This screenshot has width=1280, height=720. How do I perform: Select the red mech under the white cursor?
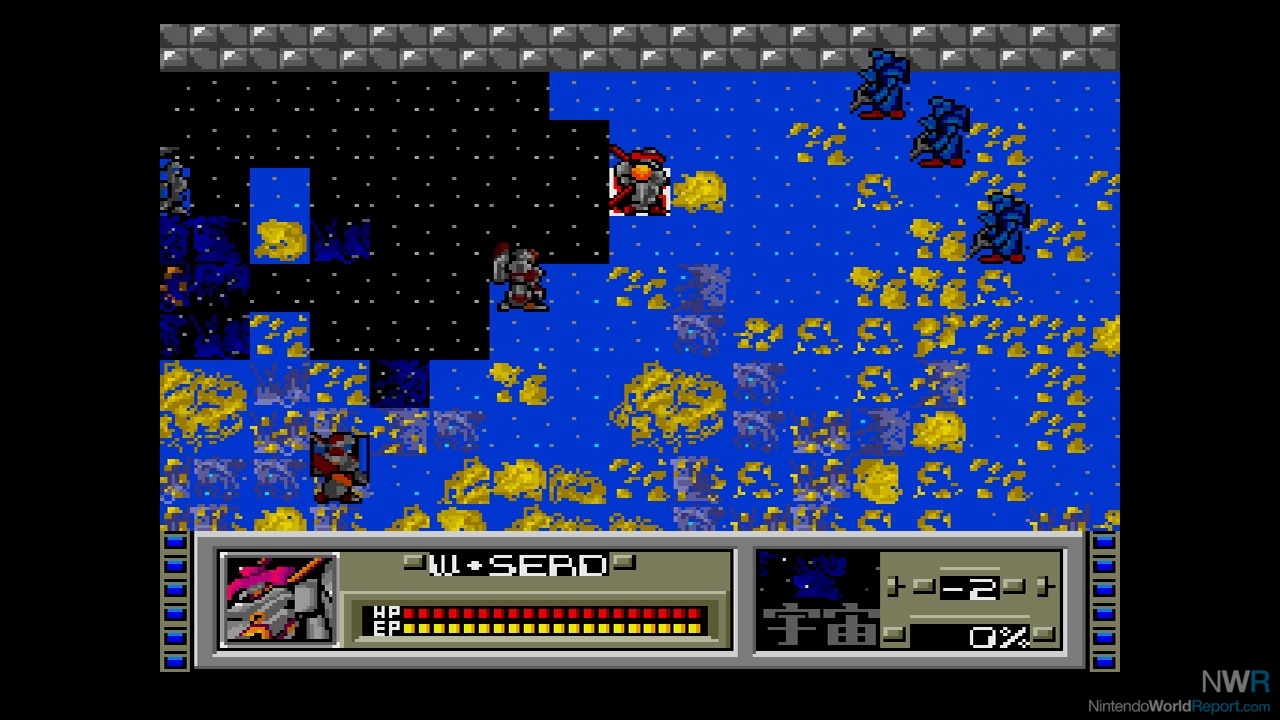(639, 183)
